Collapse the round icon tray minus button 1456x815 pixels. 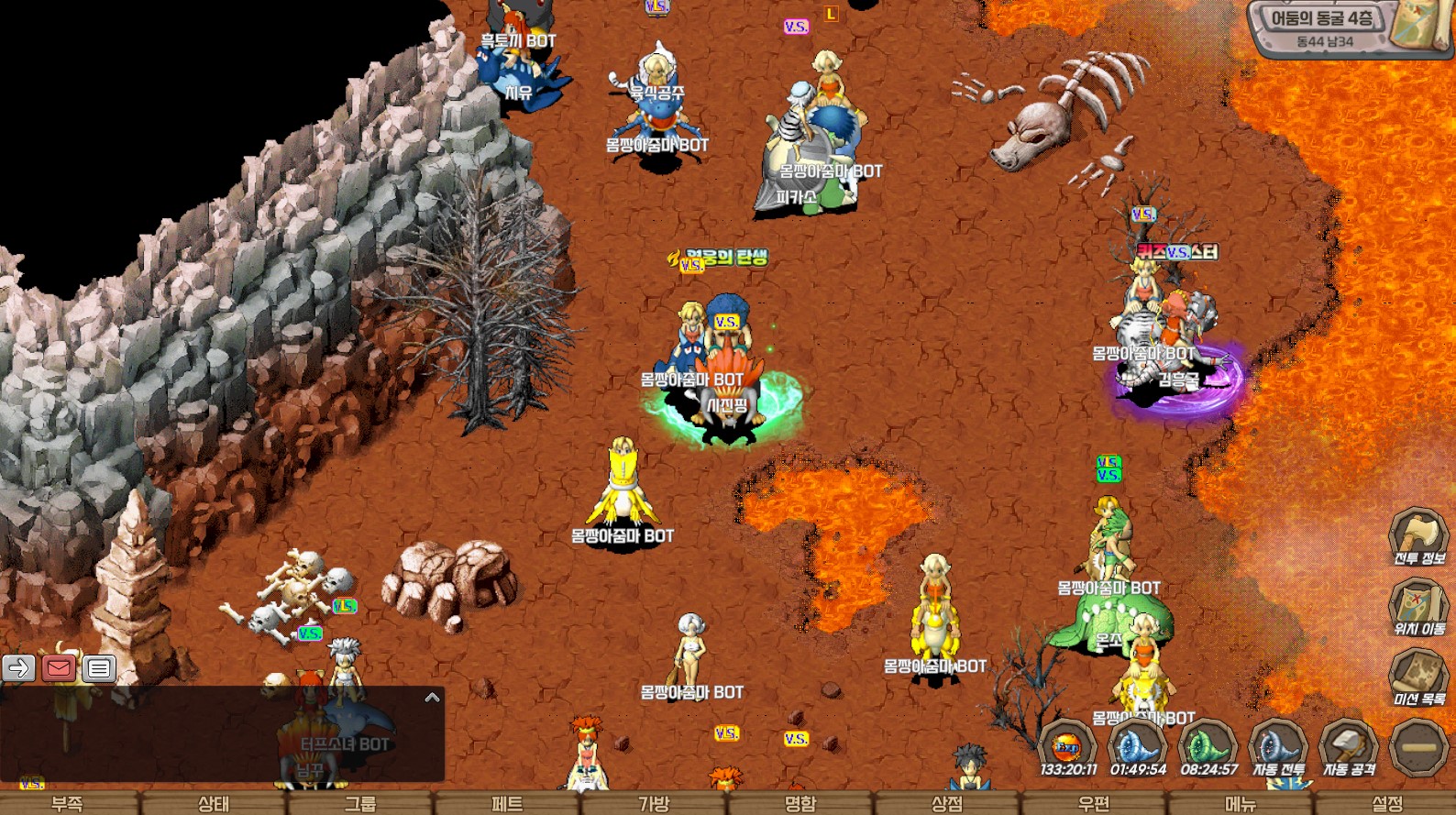click(1418, 746)
